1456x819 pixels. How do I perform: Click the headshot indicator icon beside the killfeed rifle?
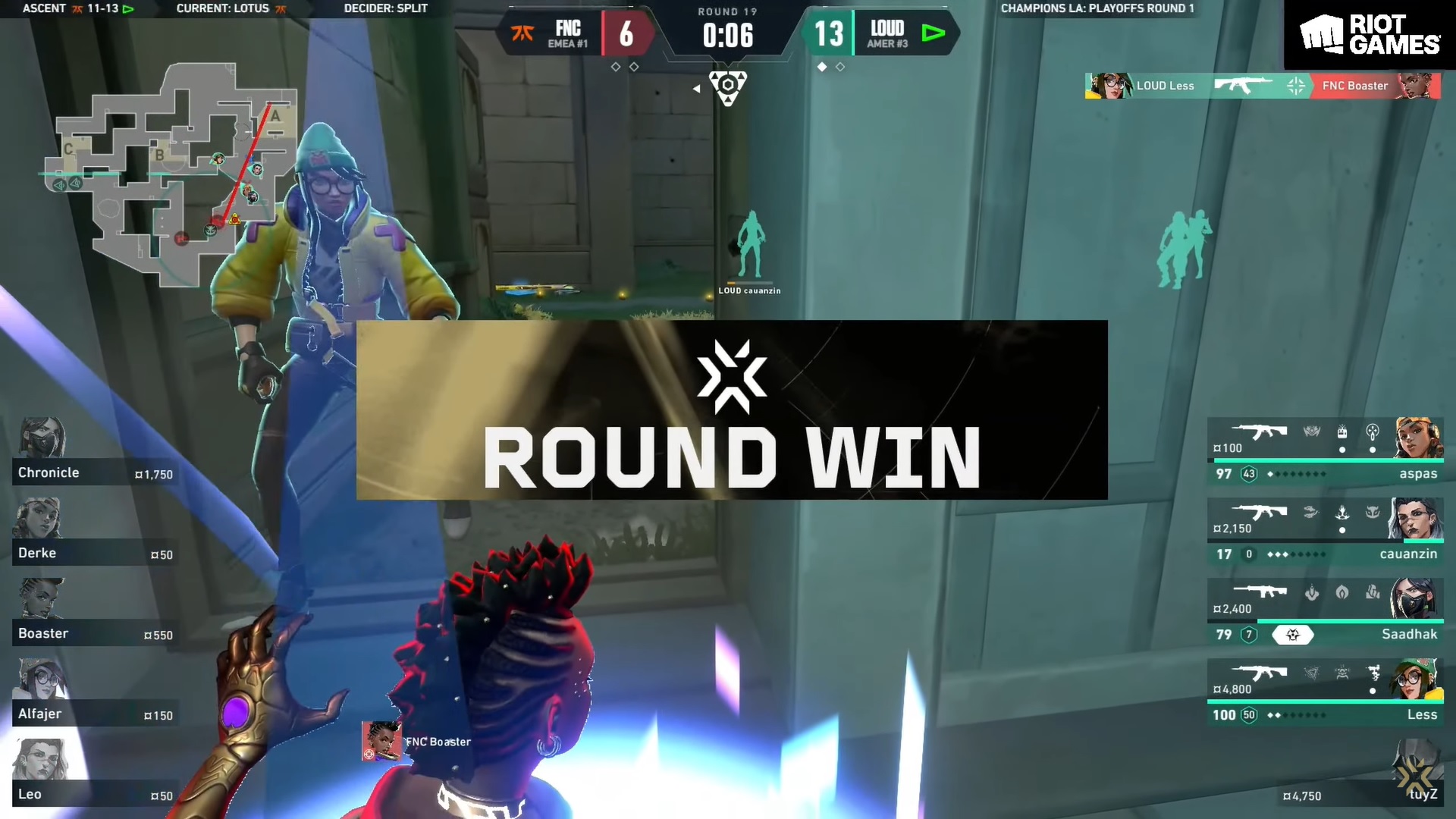click(1298, 85)
